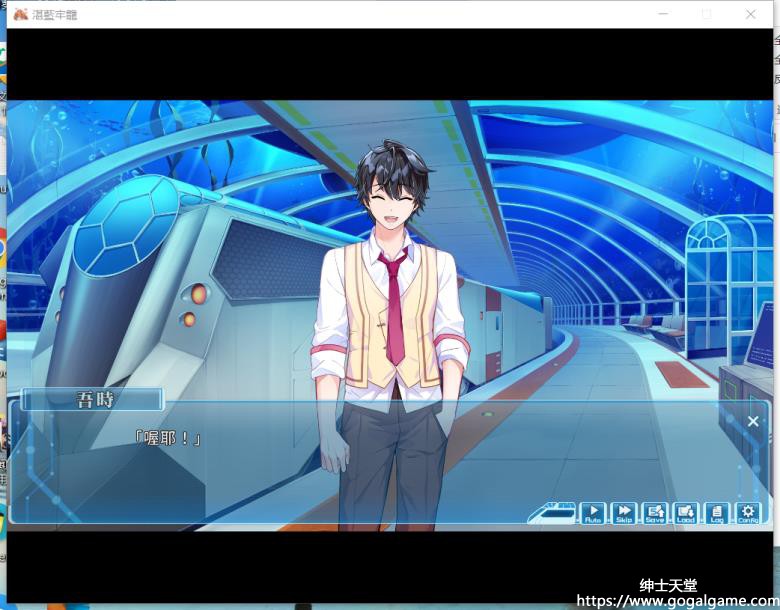
Task: Enable Auto dialogue playback
Action: pyautogui.click(x=593, y=513)
